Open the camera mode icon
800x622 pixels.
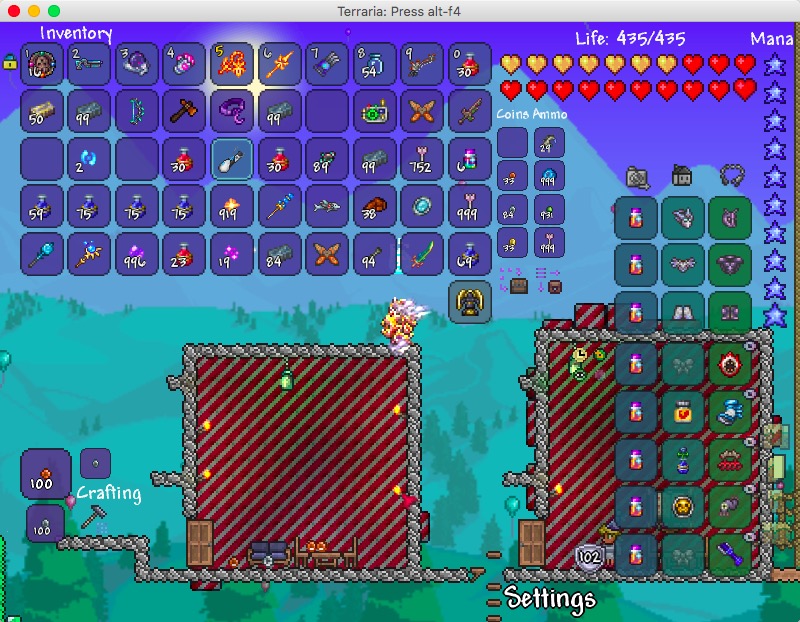tap(637, 178)
